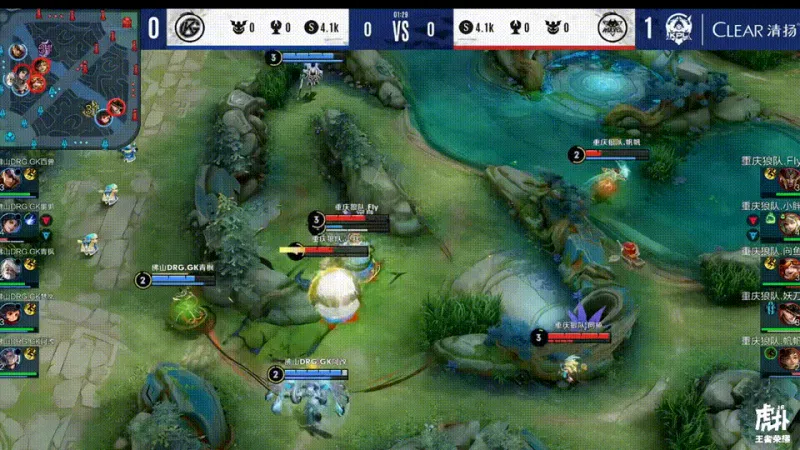Select player 妖刀's hero portrait
The image size is (800, 450).
(789, 315)
